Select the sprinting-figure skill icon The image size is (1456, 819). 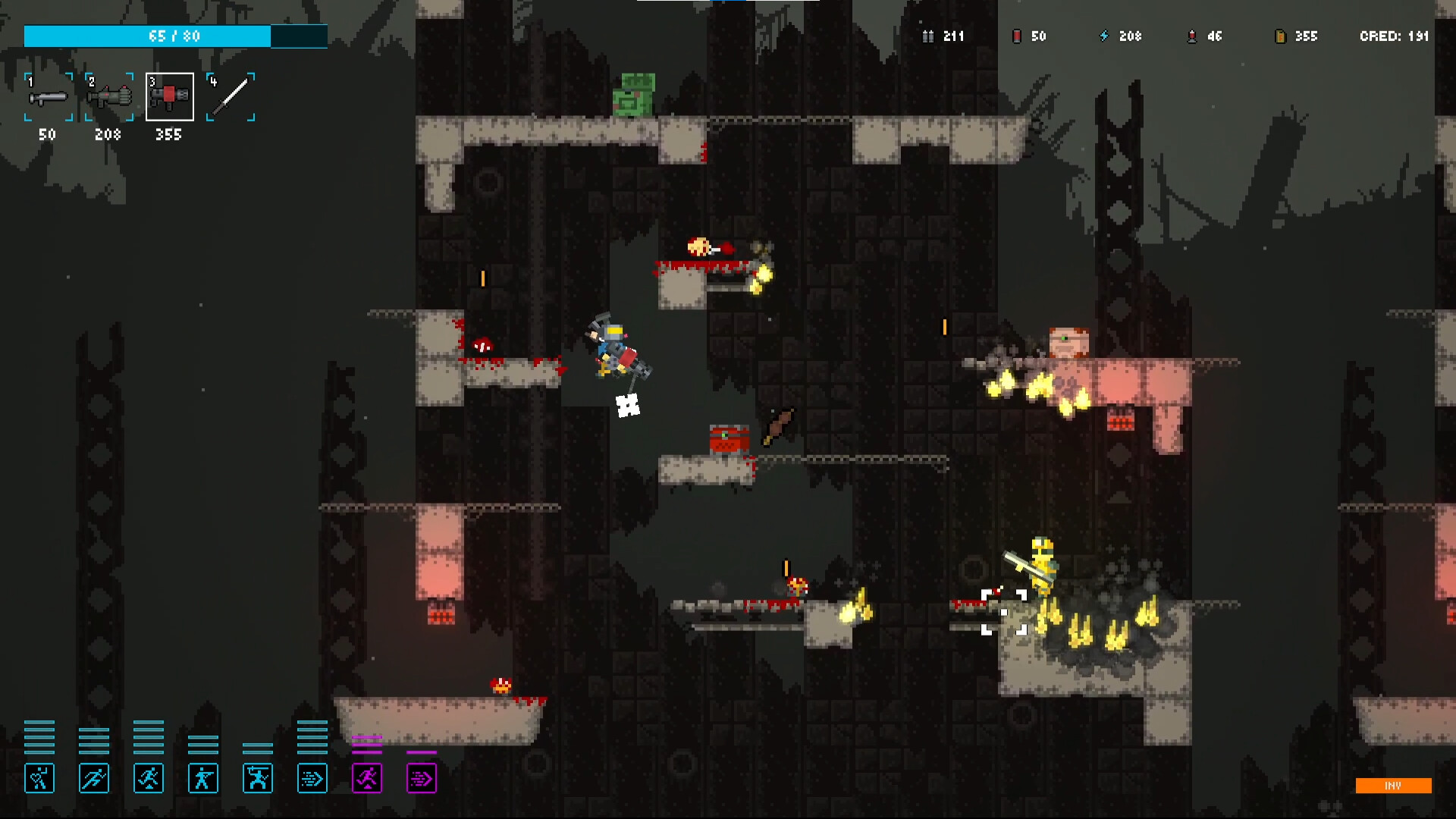[x=94, y=777]
